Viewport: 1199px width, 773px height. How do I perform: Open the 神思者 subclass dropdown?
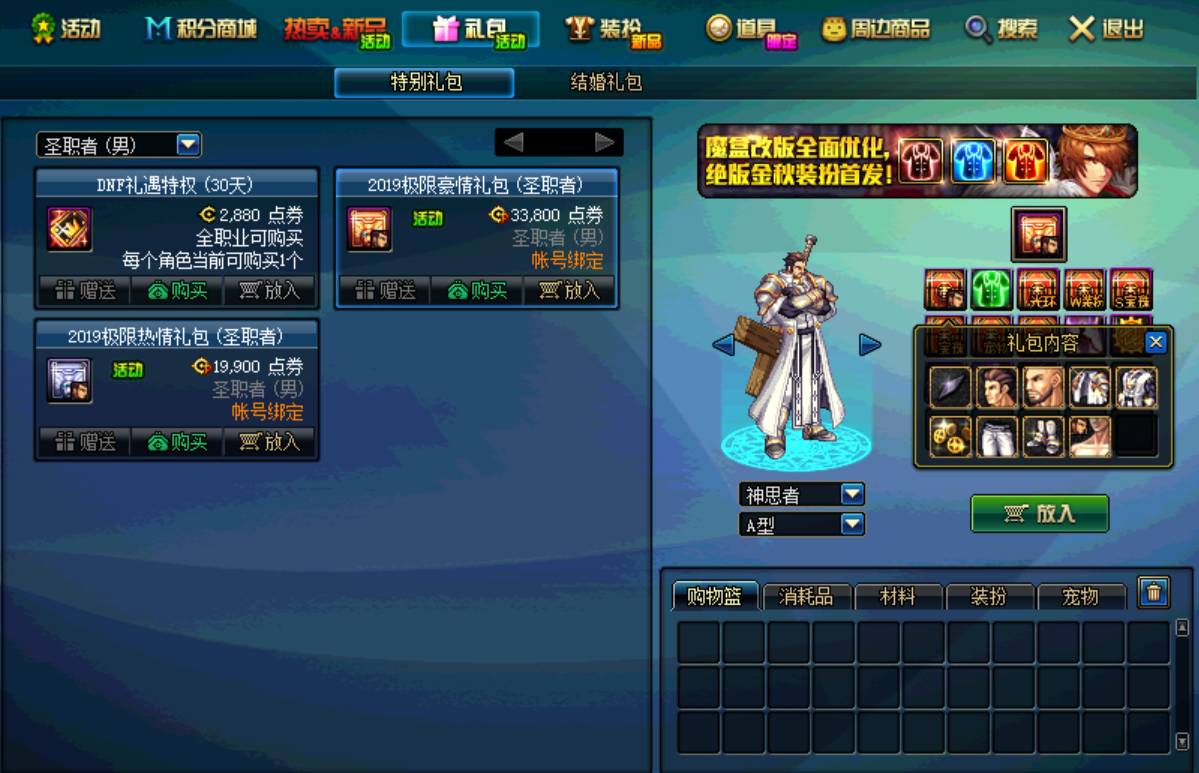pos(852,494)
